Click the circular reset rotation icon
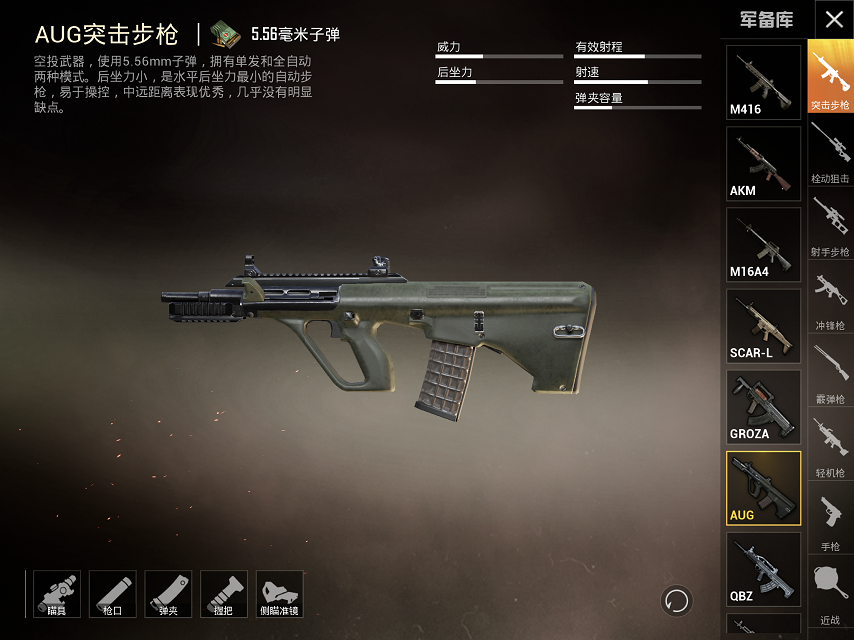854x640 pixels. coord(677,600)
